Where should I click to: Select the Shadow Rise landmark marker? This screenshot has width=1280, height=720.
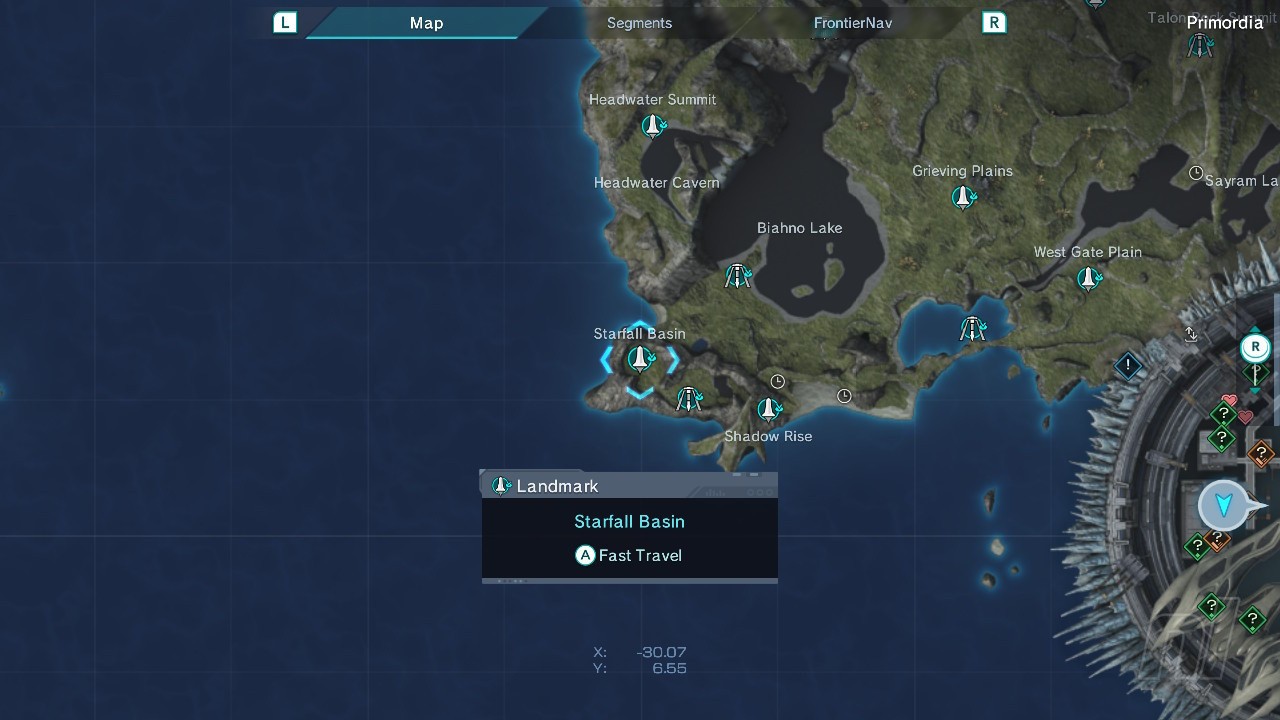768,409
